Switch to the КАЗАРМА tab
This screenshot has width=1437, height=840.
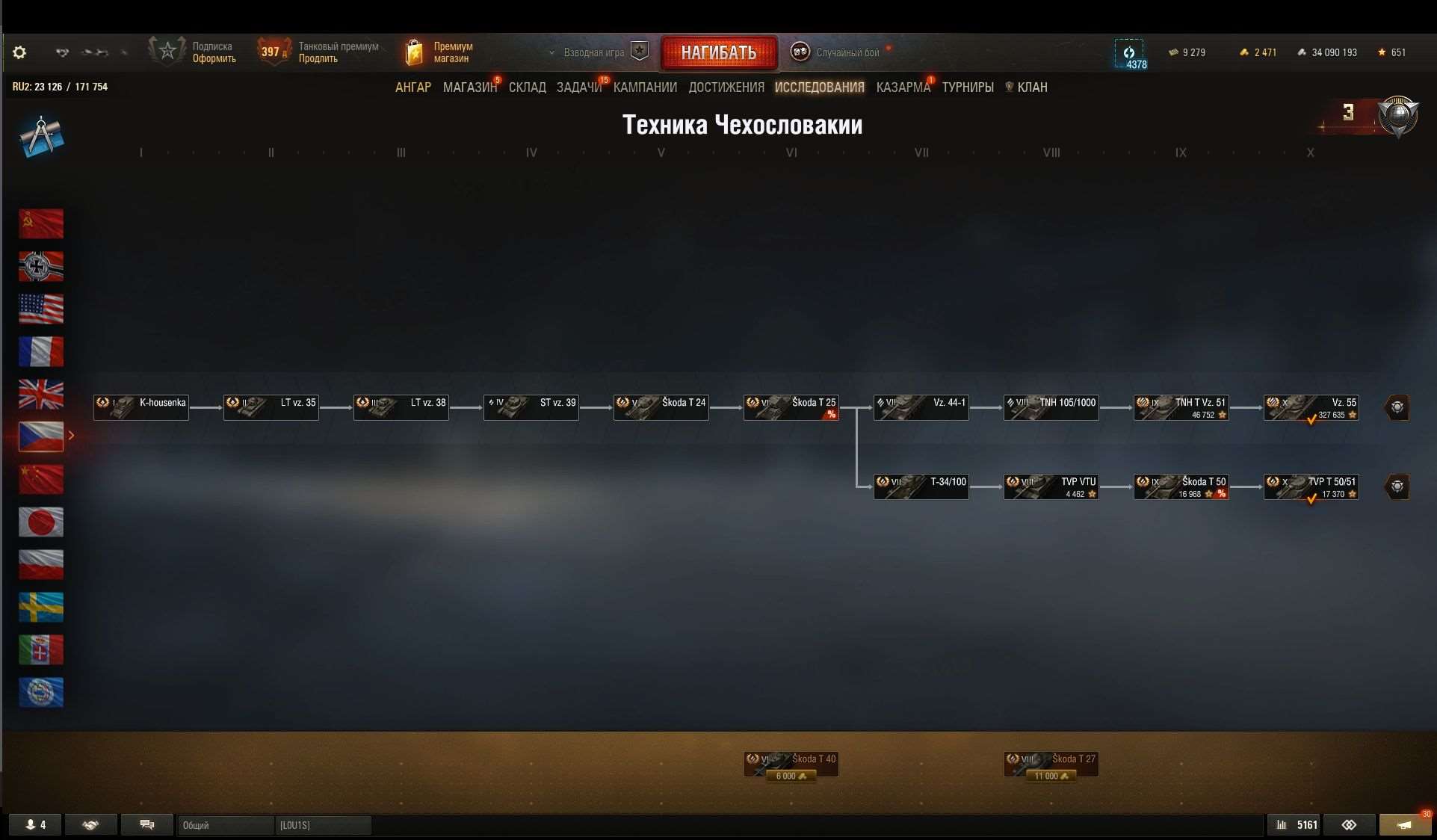click(x=903, y=87)
